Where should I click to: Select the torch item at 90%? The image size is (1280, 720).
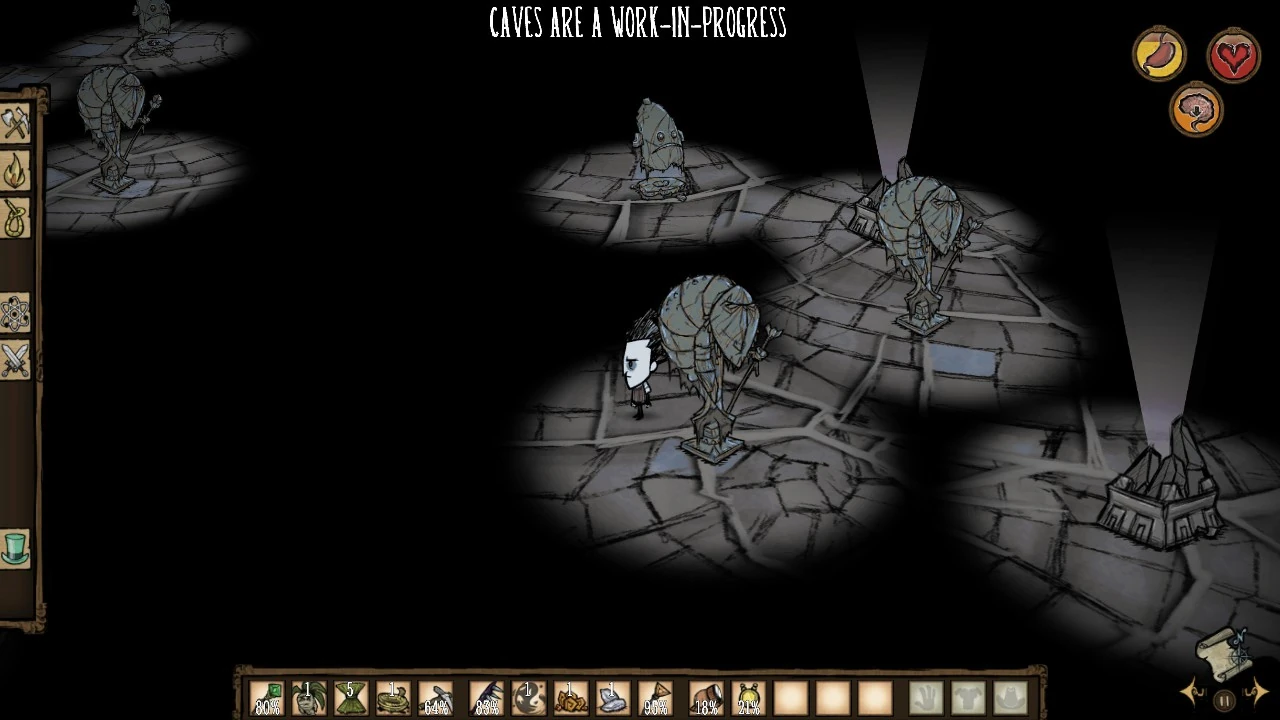[655, 698]
